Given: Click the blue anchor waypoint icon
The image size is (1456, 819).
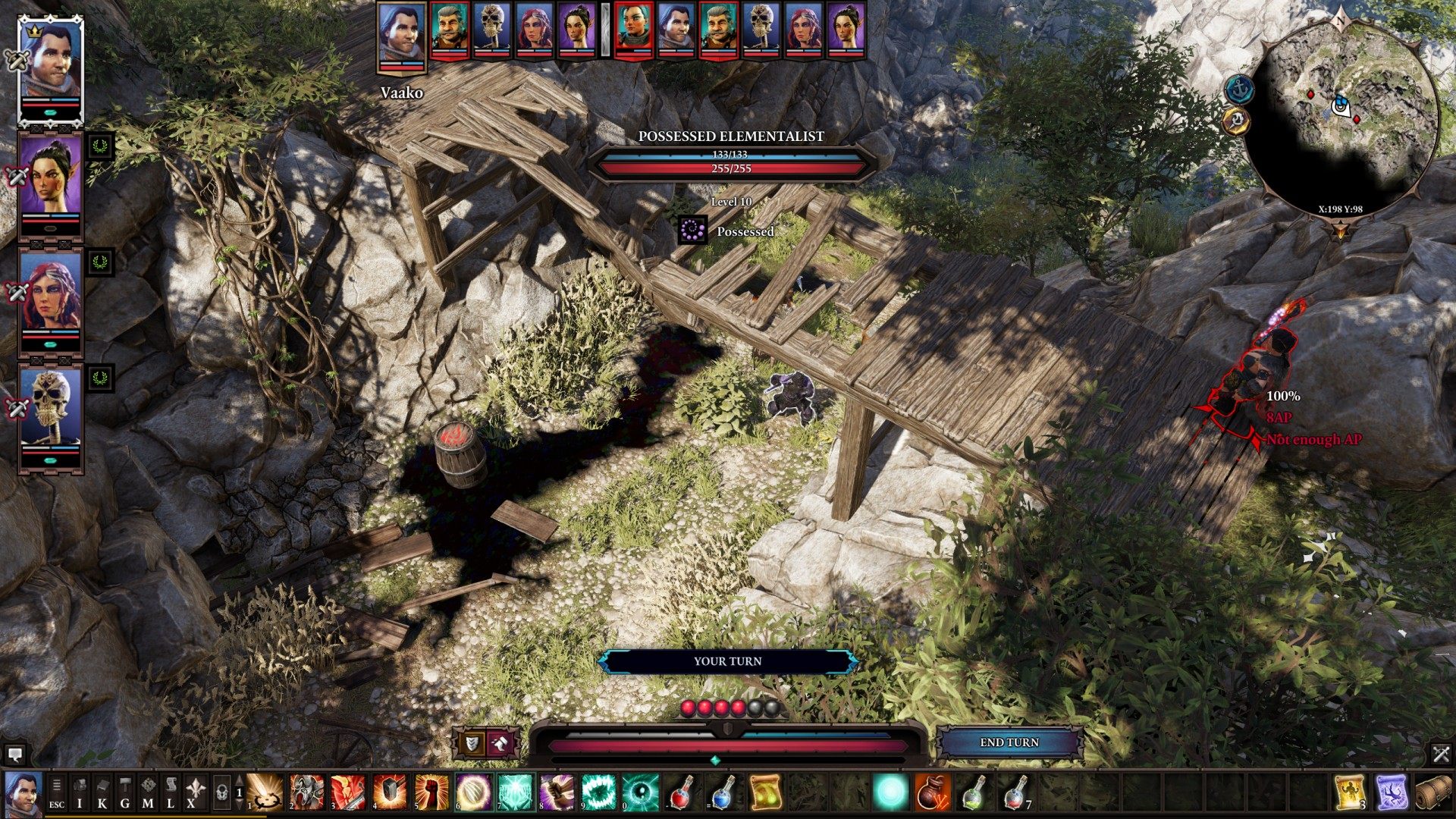Looking at the screenshot, I should pos(1240,89).
